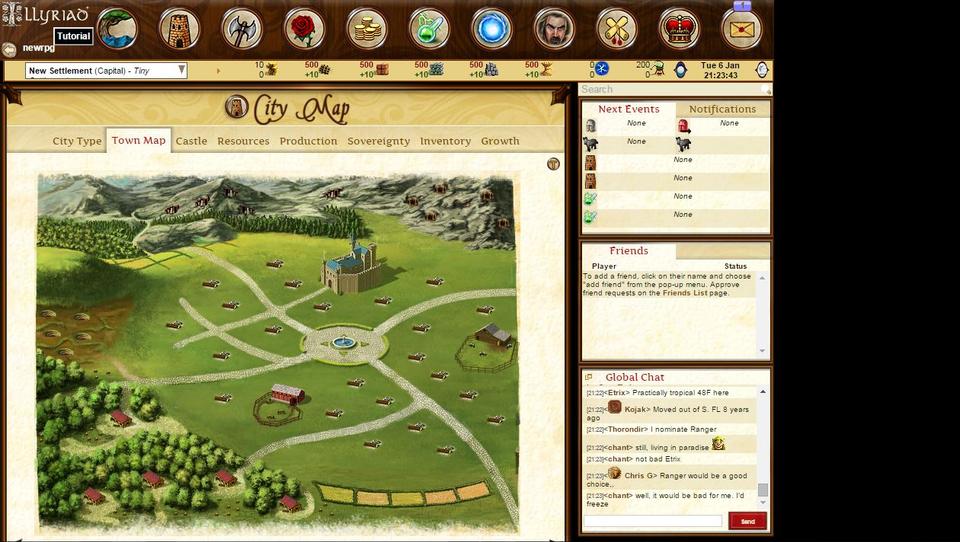Open the Castle tab

[x=191, y=141]
